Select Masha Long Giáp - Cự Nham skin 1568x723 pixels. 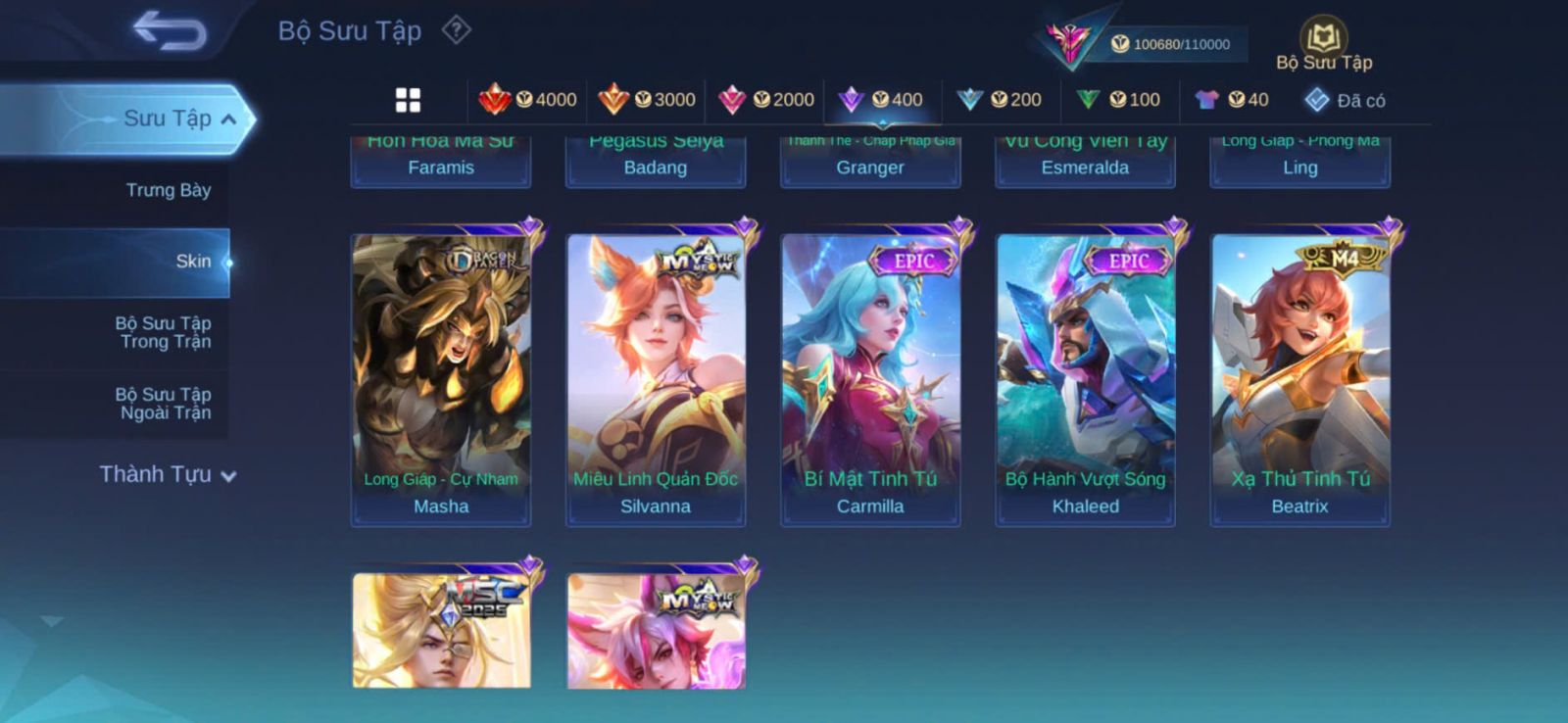[x=441, y=379]
